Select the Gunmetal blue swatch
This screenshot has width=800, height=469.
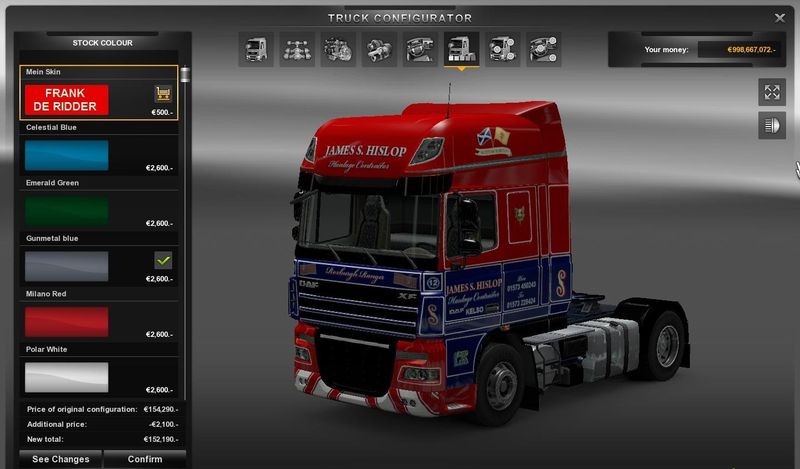tap(66, 266)
